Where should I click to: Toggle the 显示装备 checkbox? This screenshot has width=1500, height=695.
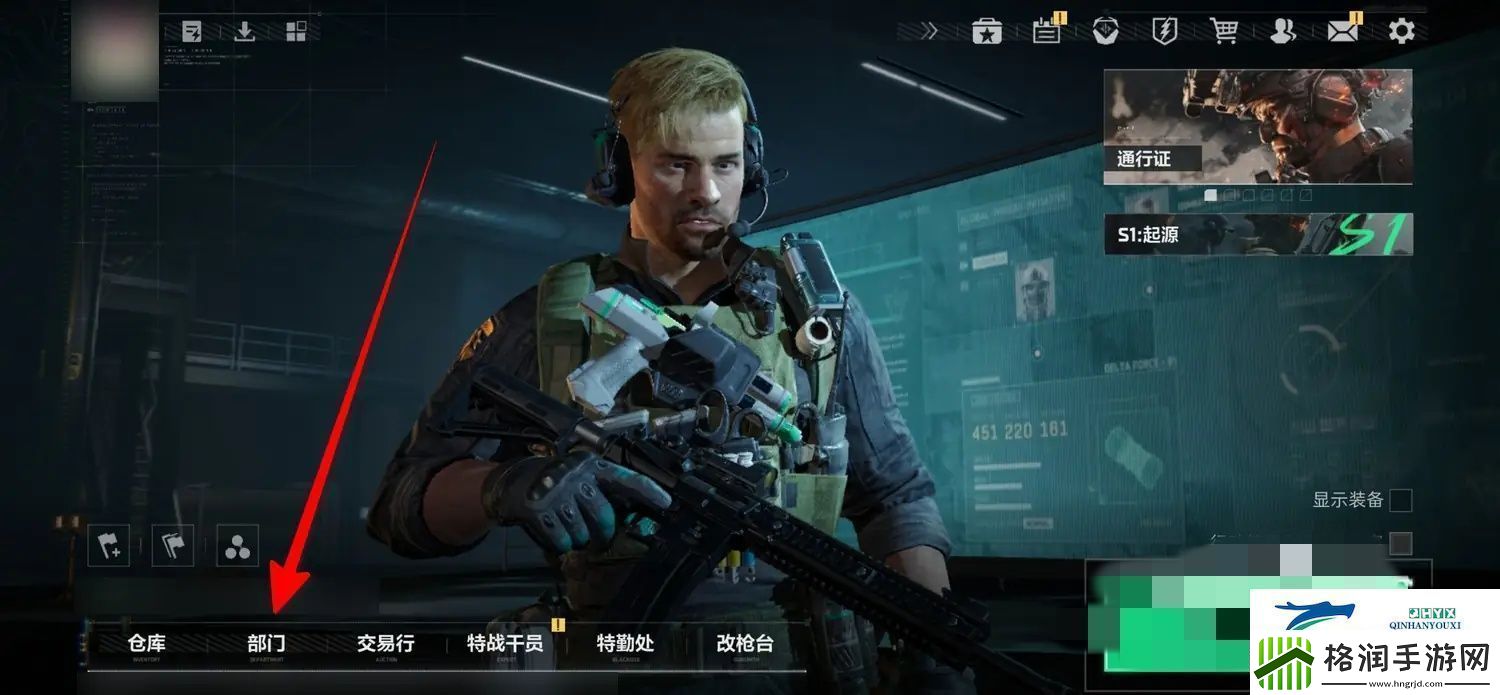coord(1401,500)
